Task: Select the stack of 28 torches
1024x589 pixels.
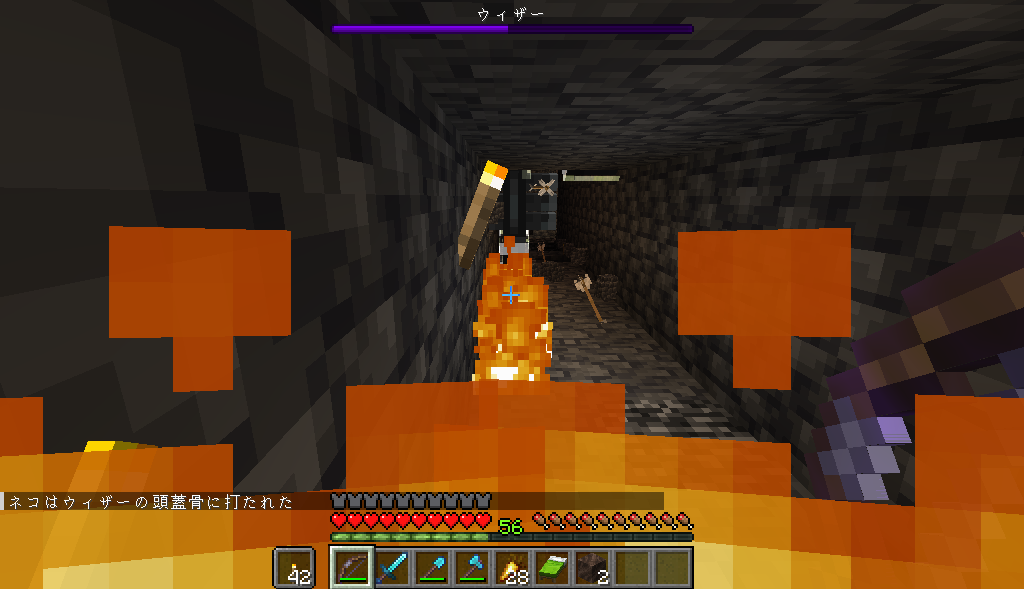Action: [x=512, y=567]
